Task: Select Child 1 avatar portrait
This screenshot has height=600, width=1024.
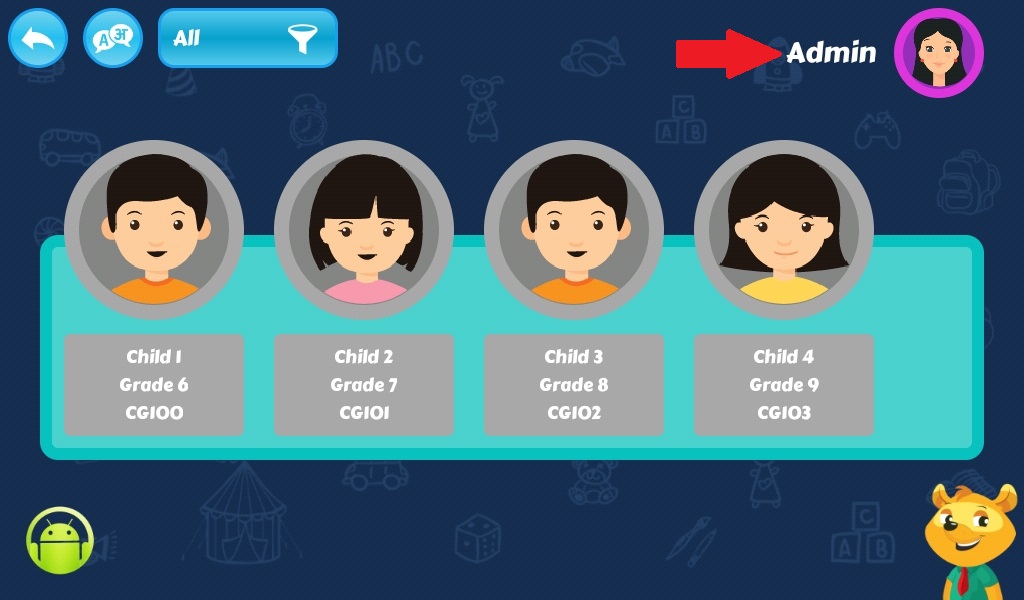Action: point(154,229)
